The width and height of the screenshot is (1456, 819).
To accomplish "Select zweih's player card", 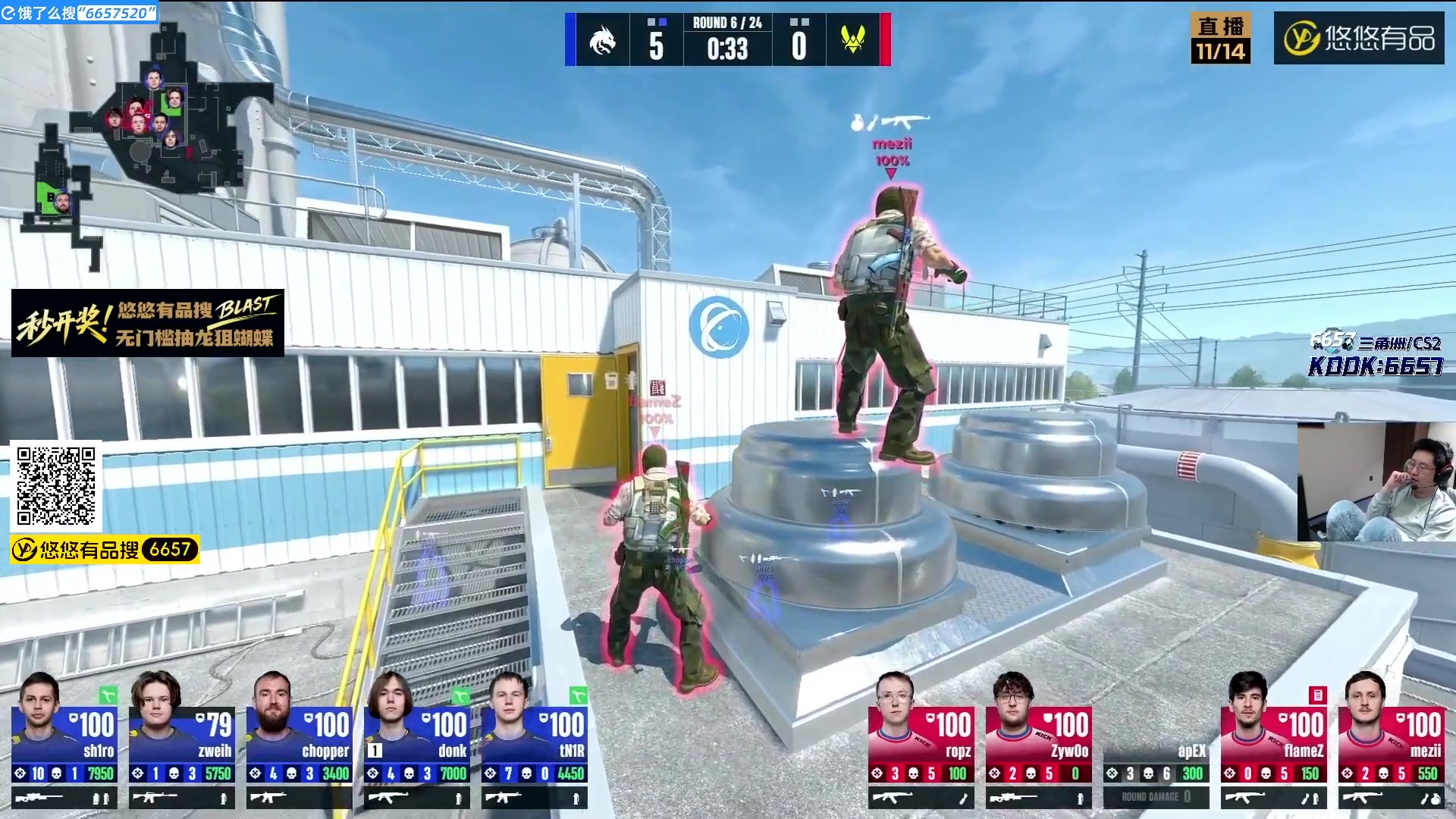I will pos(182,739).
